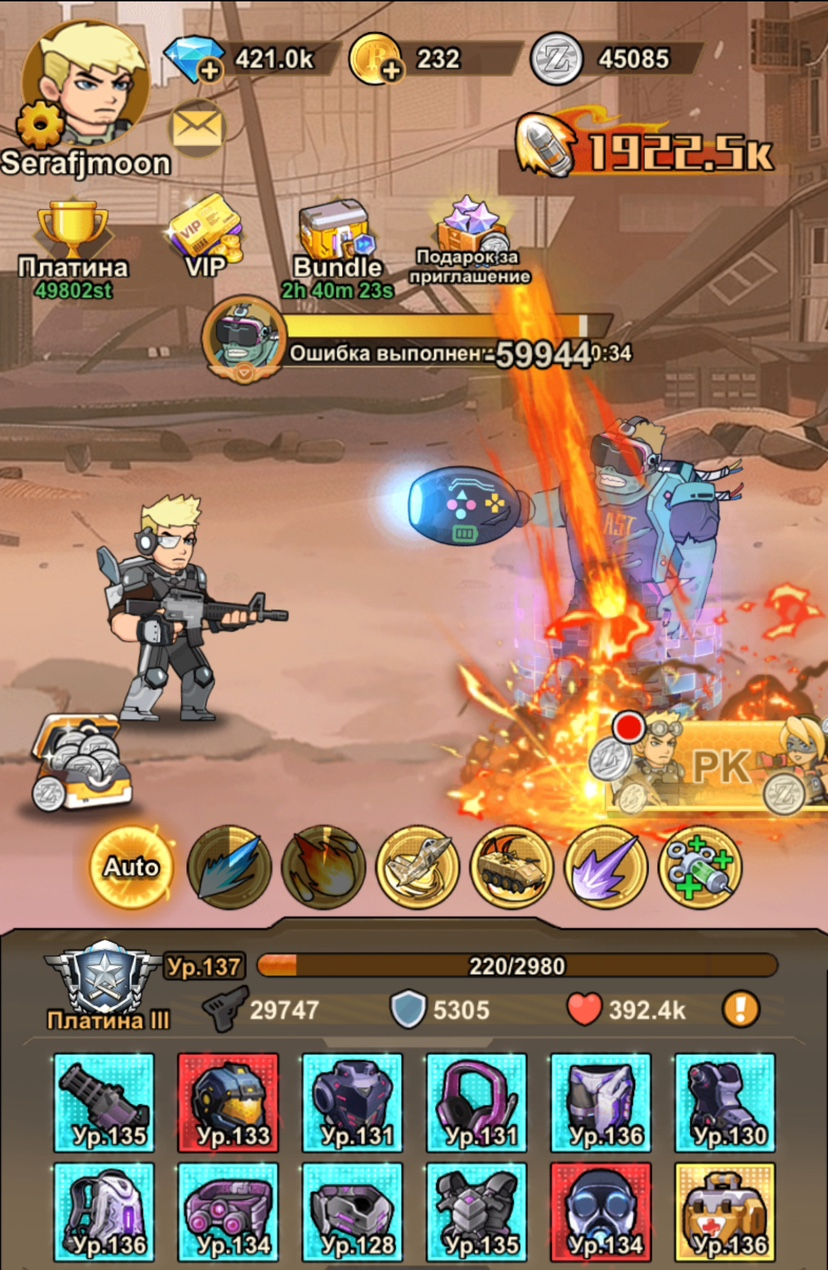Activate the blue blade slash skill

(x=227, y=866)
